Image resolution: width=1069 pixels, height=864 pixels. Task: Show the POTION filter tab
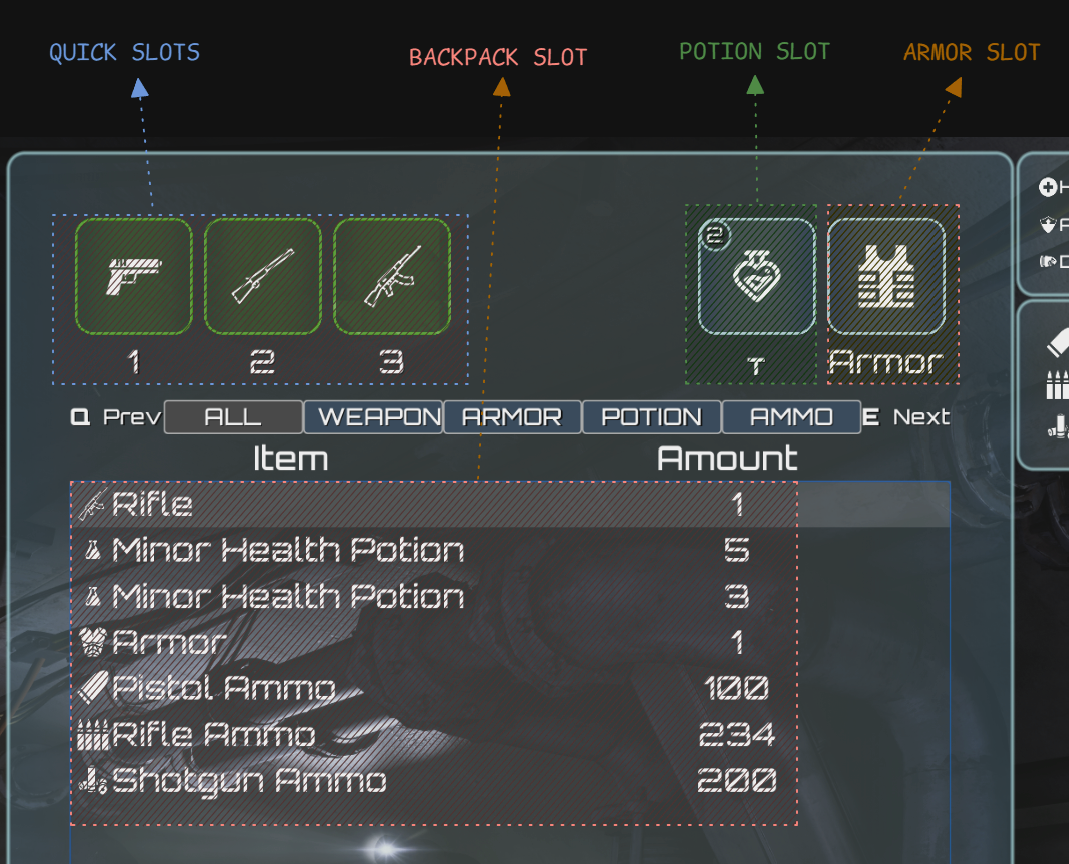pyautogui.click(x=651, y=417)
